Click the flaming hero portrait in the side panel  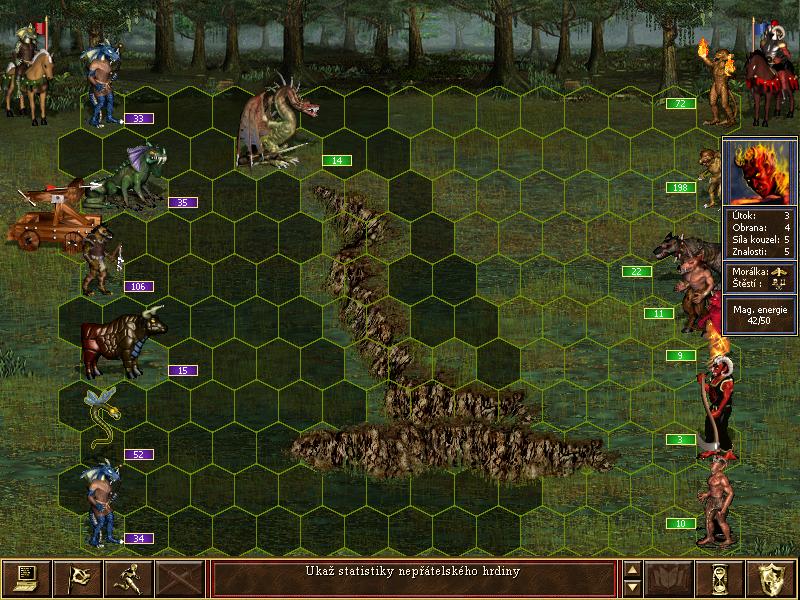click(761, 172)
